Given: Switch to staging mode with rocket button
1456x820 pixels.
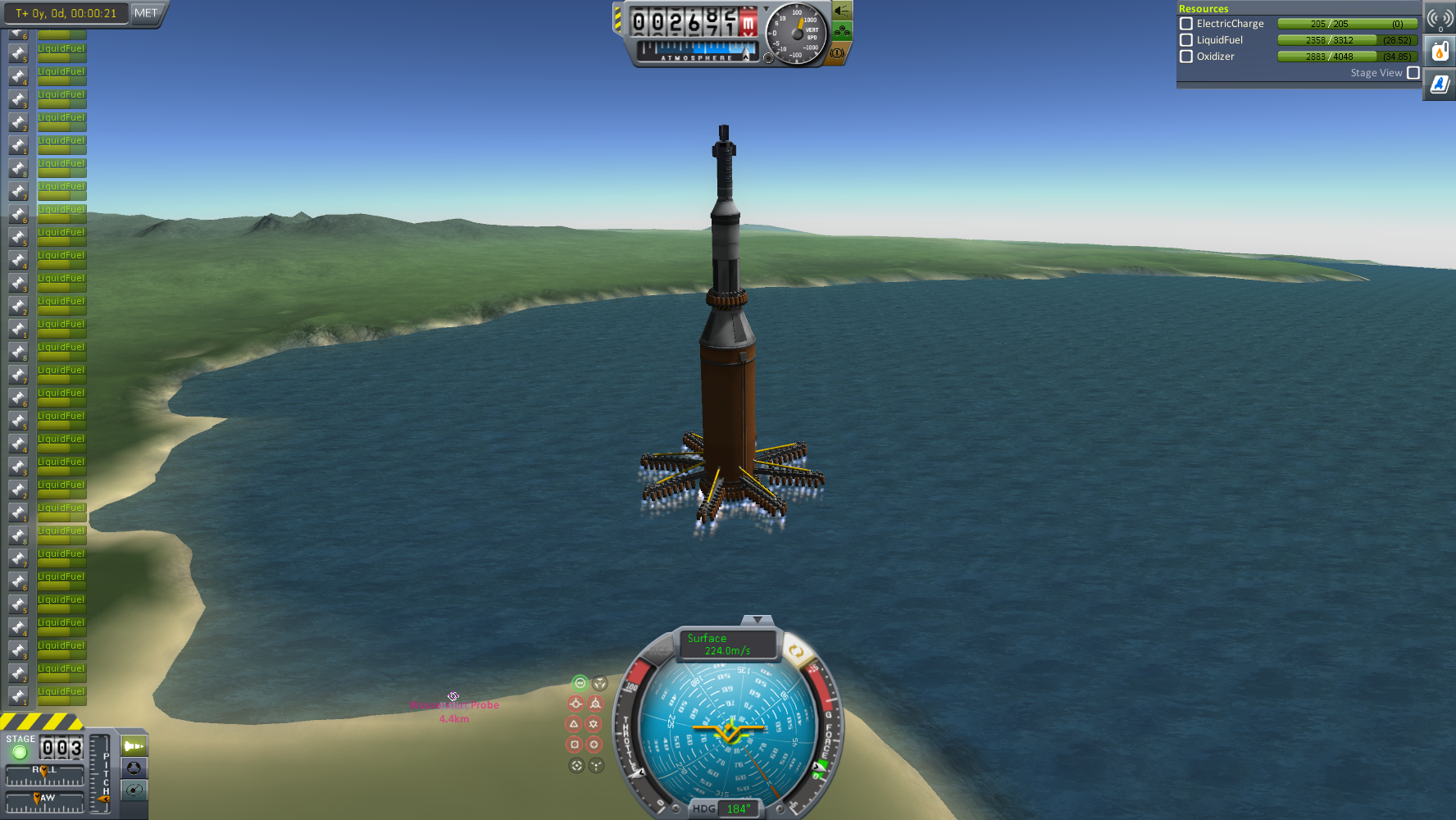Looking at the screenshot, I should [134, 746].
